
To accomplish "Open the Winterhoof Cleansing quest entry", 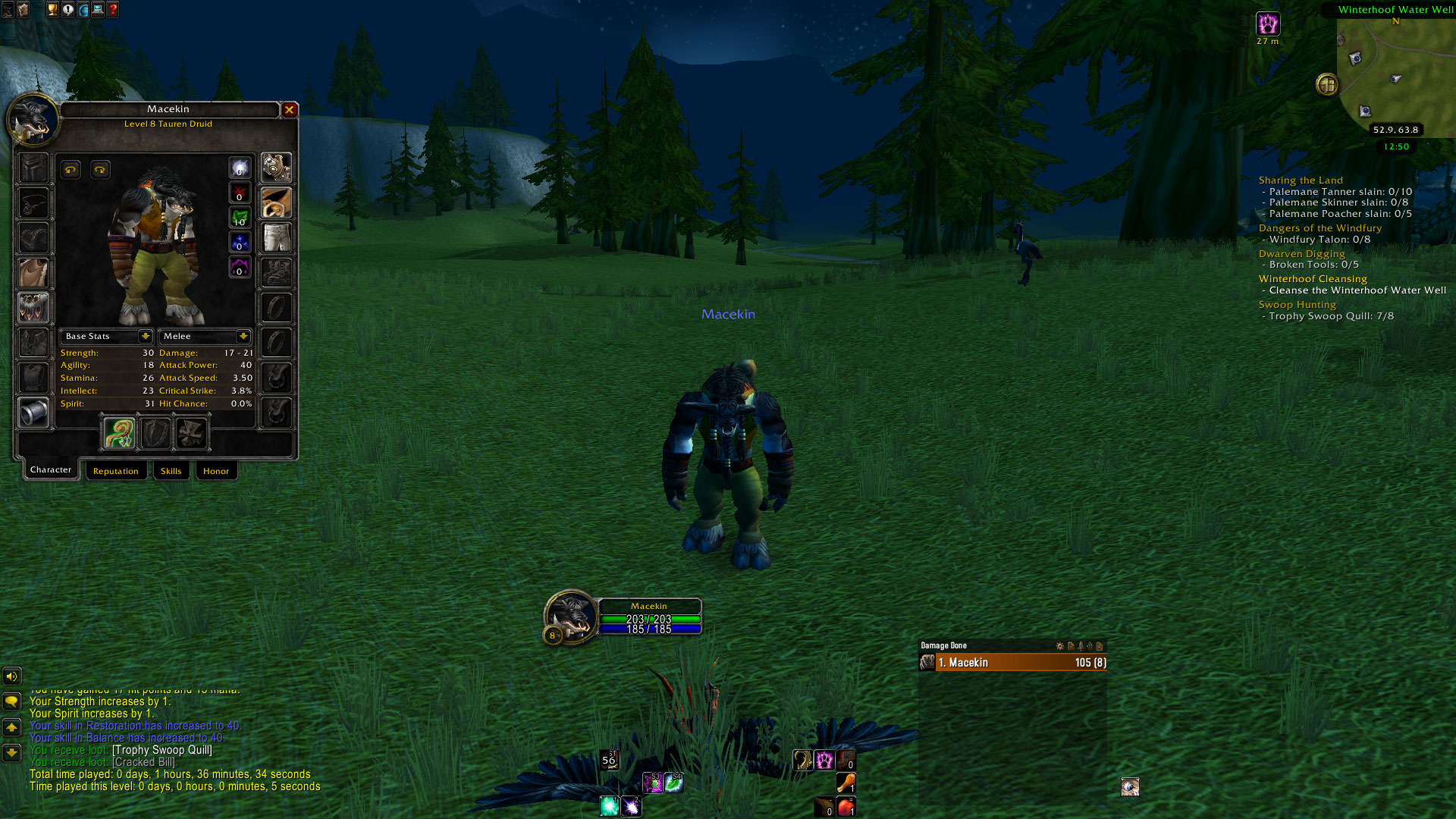I will pos(1313,279).
